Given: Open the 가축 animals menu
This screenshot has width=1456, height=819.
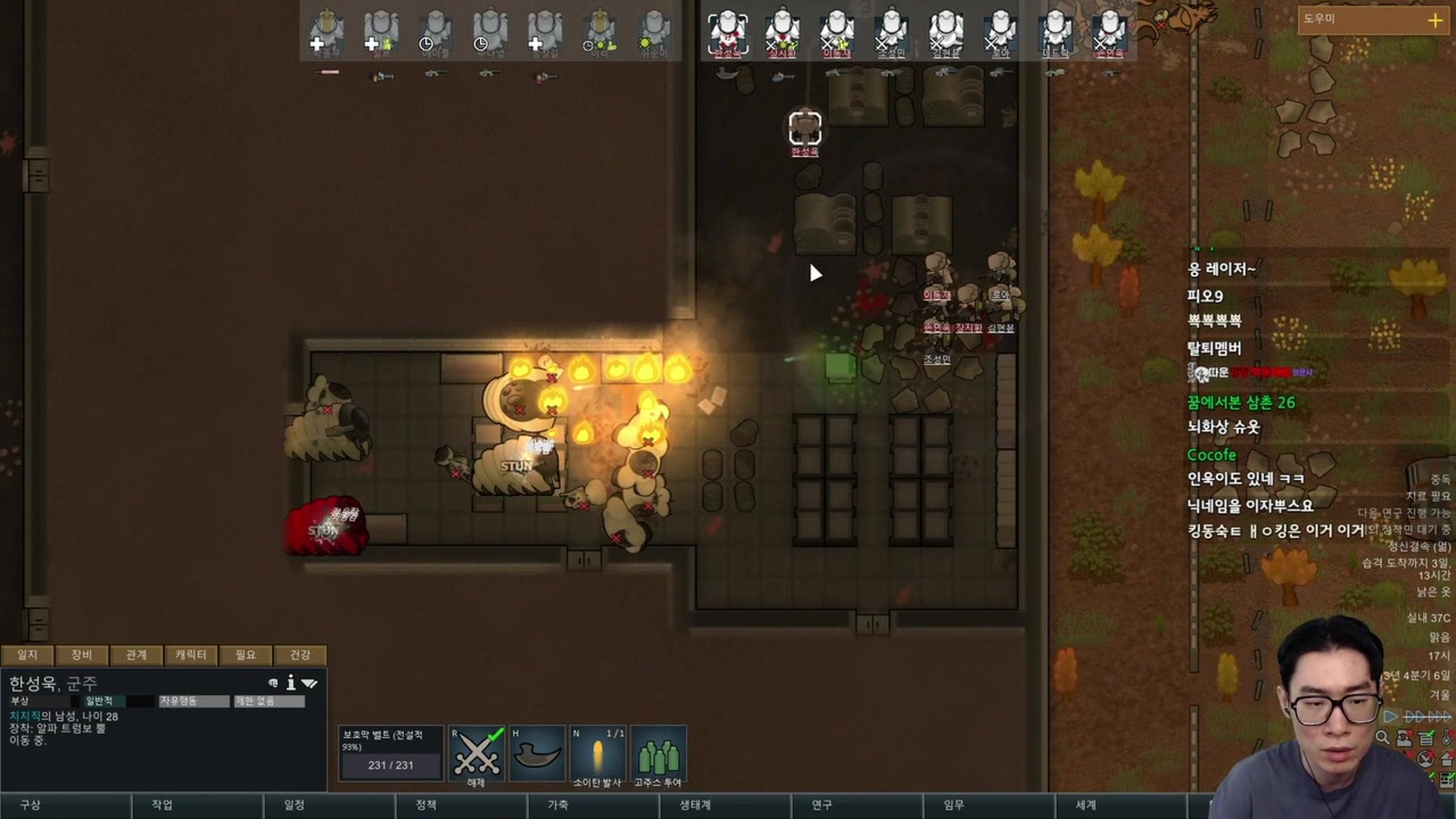Looking at the screenshot, I should click(x=558, y=805).
